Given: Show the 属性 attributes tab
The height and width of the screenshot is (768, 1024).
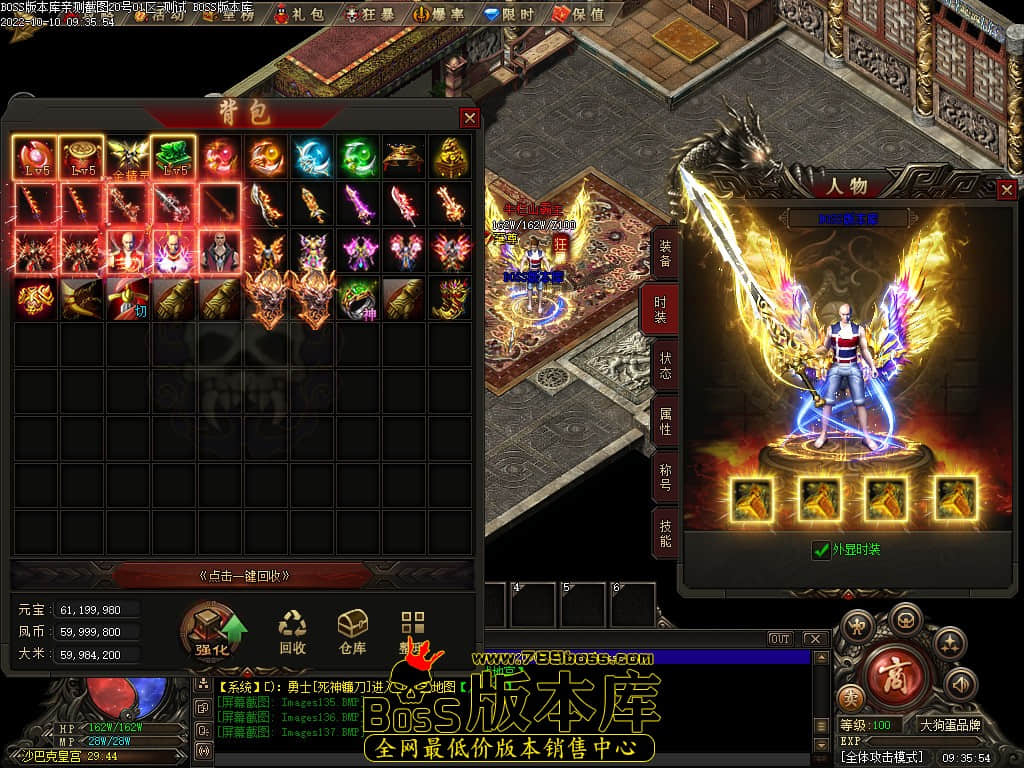Looking at the screenshot, I should point(664,421).
